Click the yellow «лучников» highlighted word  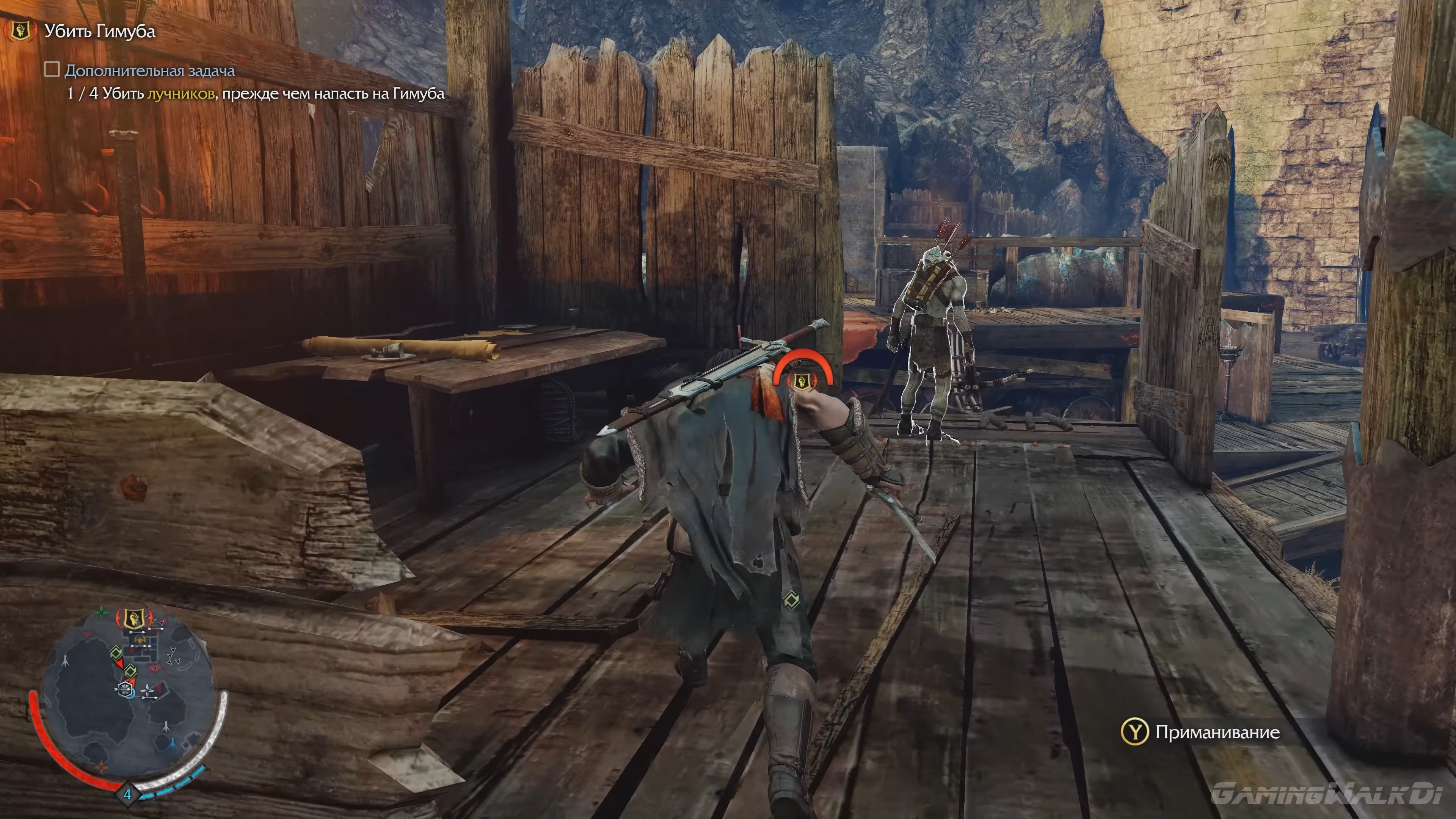(x=181, y=96)
